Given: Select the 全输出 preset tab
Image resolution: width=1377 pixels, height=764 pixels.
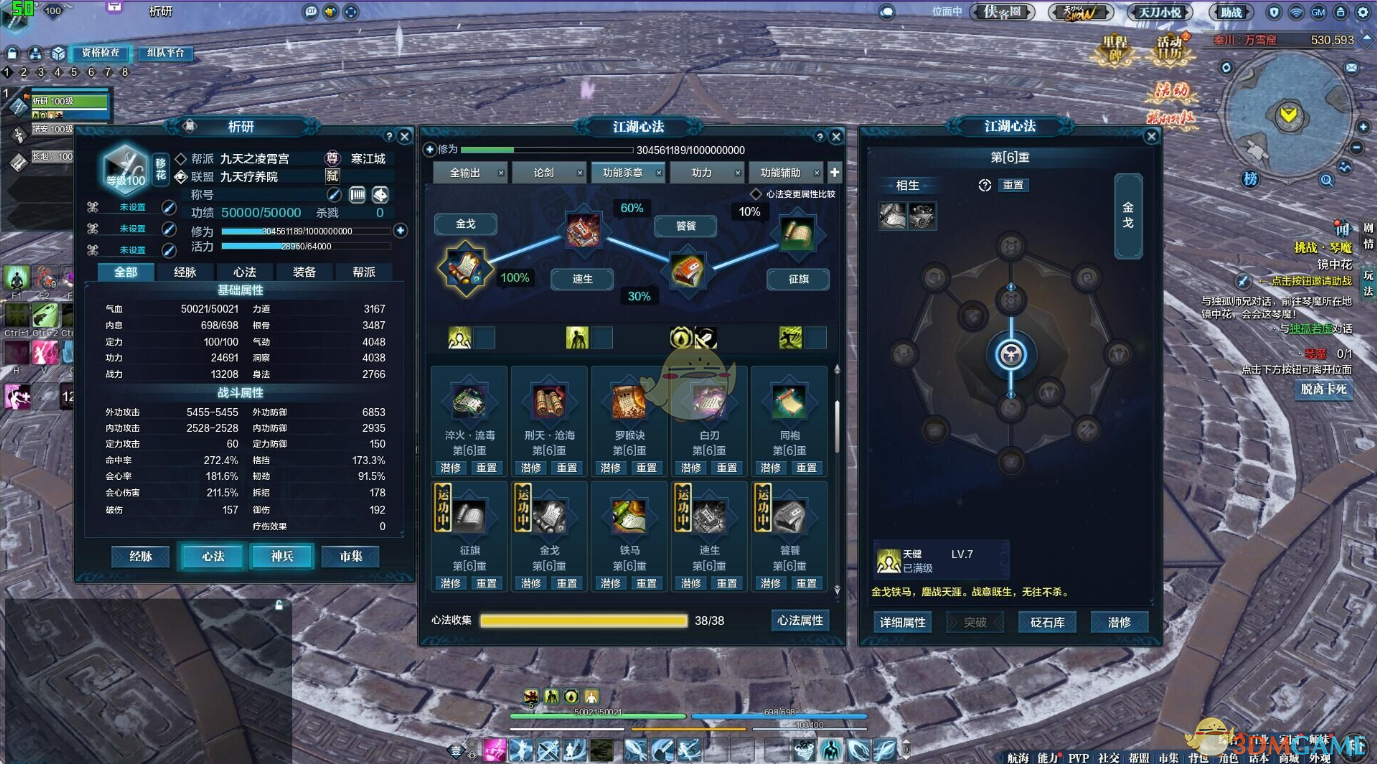Looking at the screenshot, I should tap(465, 173).
